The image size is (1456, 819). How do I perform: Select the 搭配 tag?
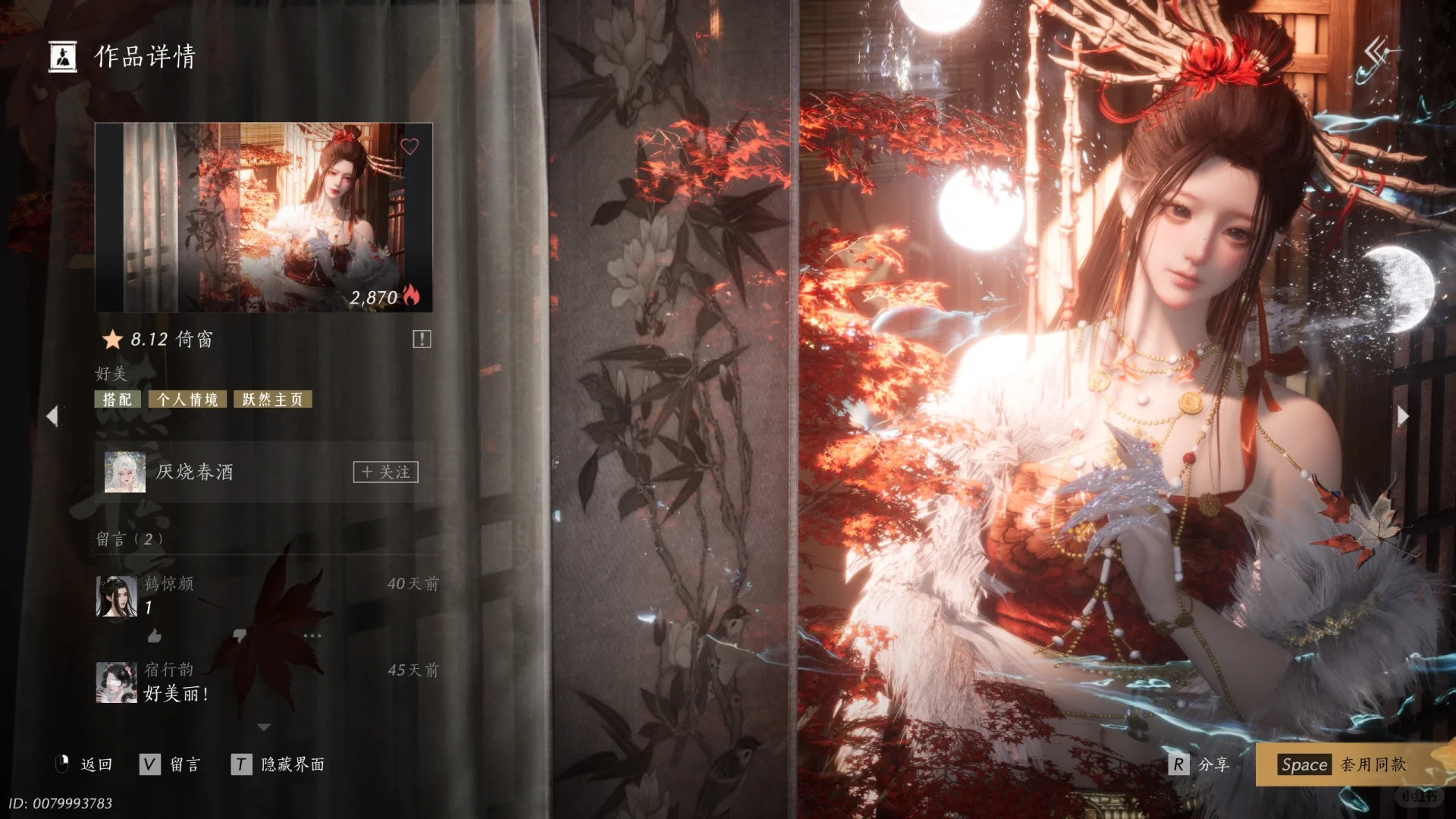(118, 400)
